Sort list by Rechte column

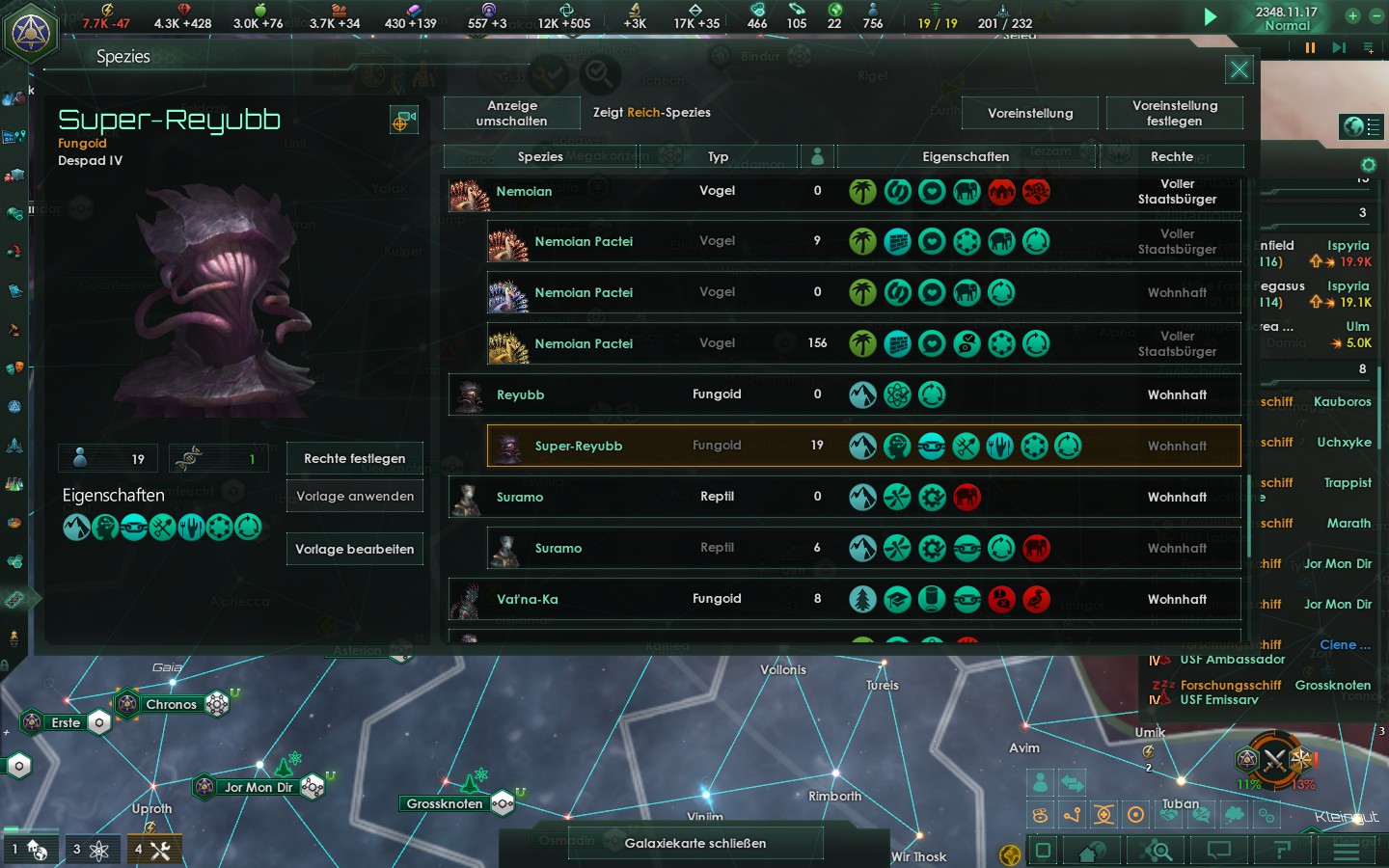click(1171, 156)
